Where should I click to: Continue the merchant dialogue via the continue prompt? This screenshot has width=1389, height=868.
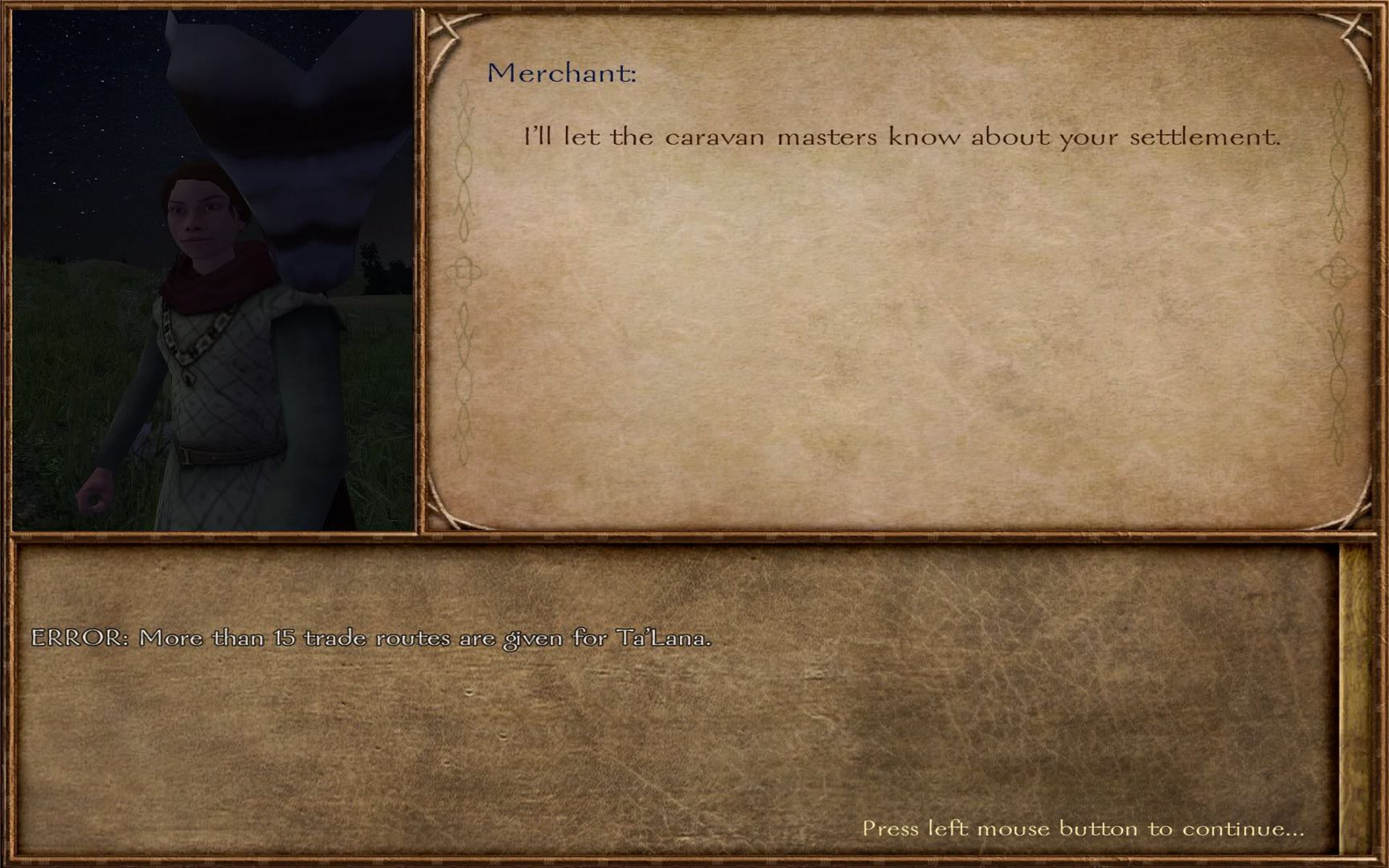1082,829
